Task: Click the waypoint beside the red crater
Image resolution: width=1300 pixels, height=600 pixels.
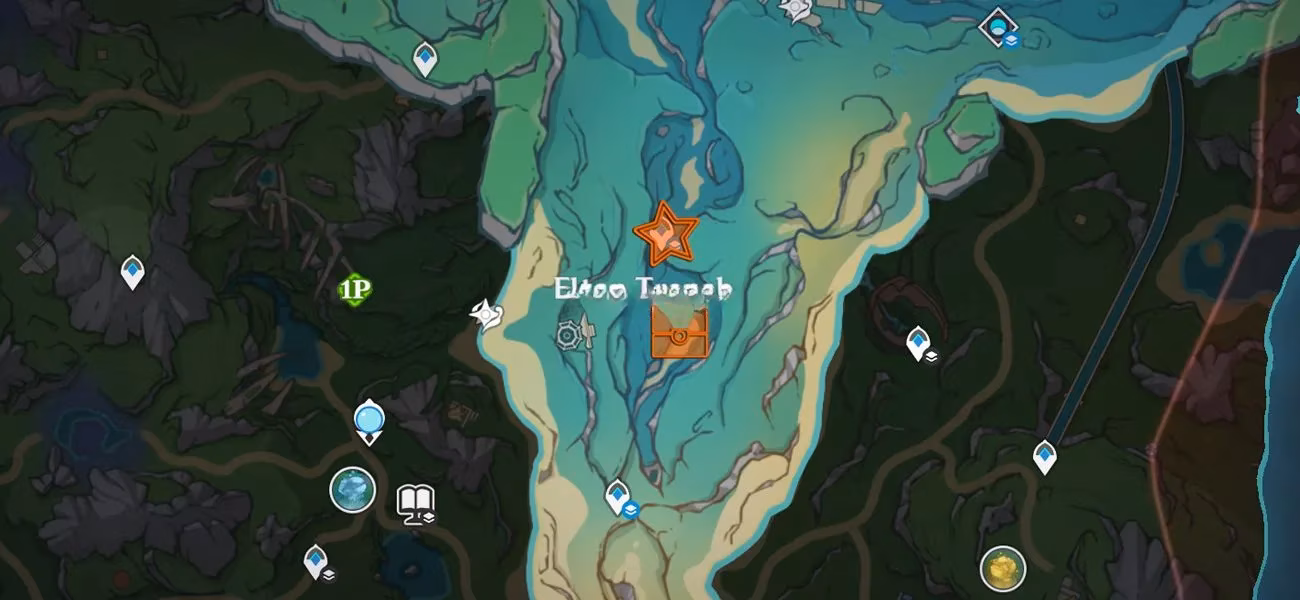Action: coord(918,343)
